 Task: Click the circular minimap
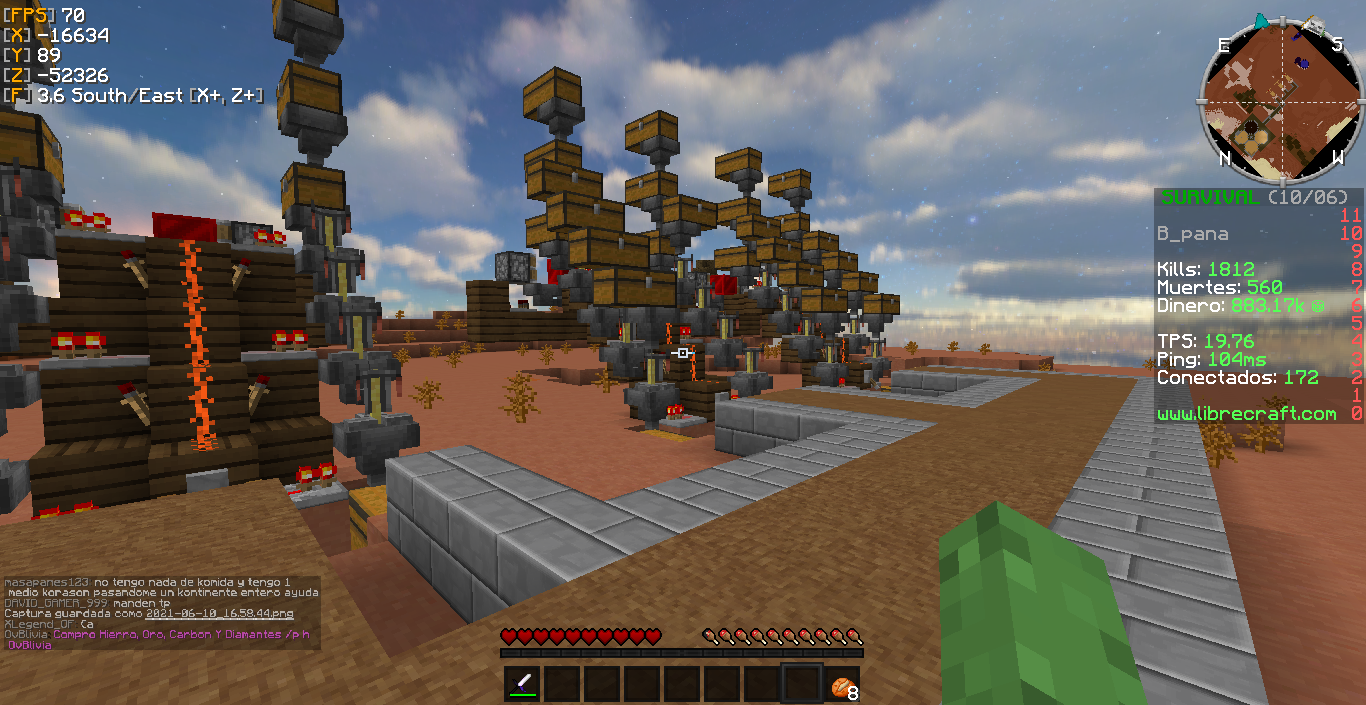(1281, 99)
